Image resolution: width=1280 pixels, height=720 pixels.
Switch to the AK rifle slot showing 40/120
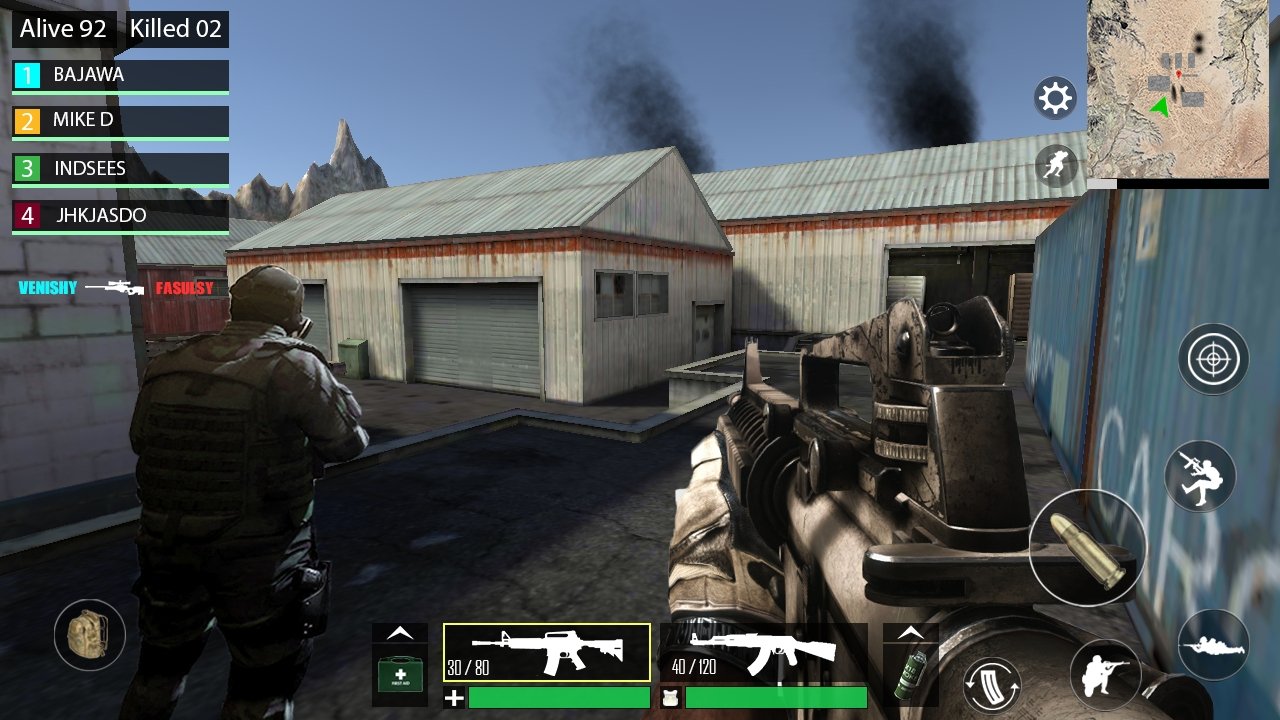pyautogui.click(x=764, y=653)
